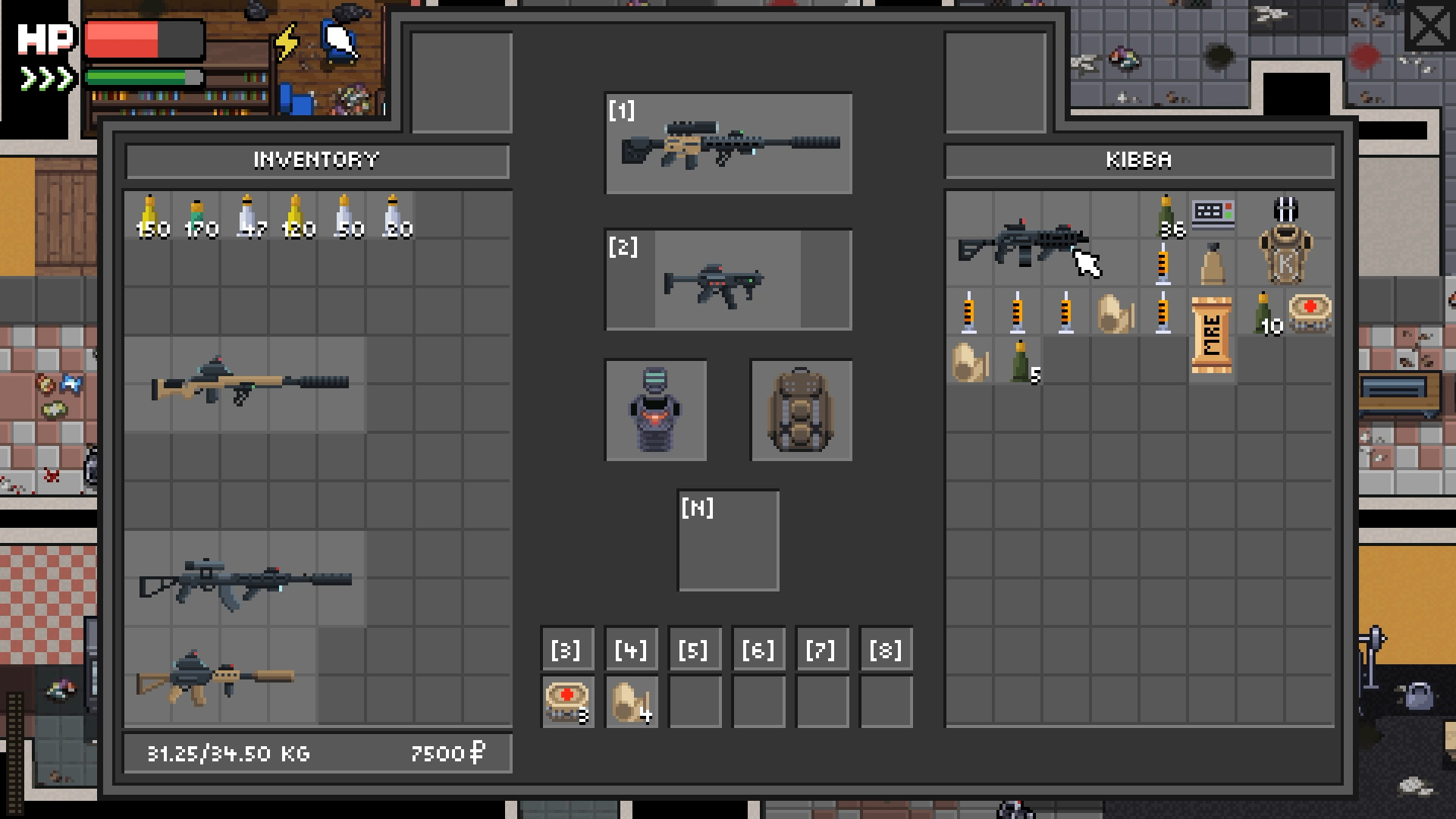Click the KIBBA panel title bar
1456x819 pixels.
pos(1137,160)
